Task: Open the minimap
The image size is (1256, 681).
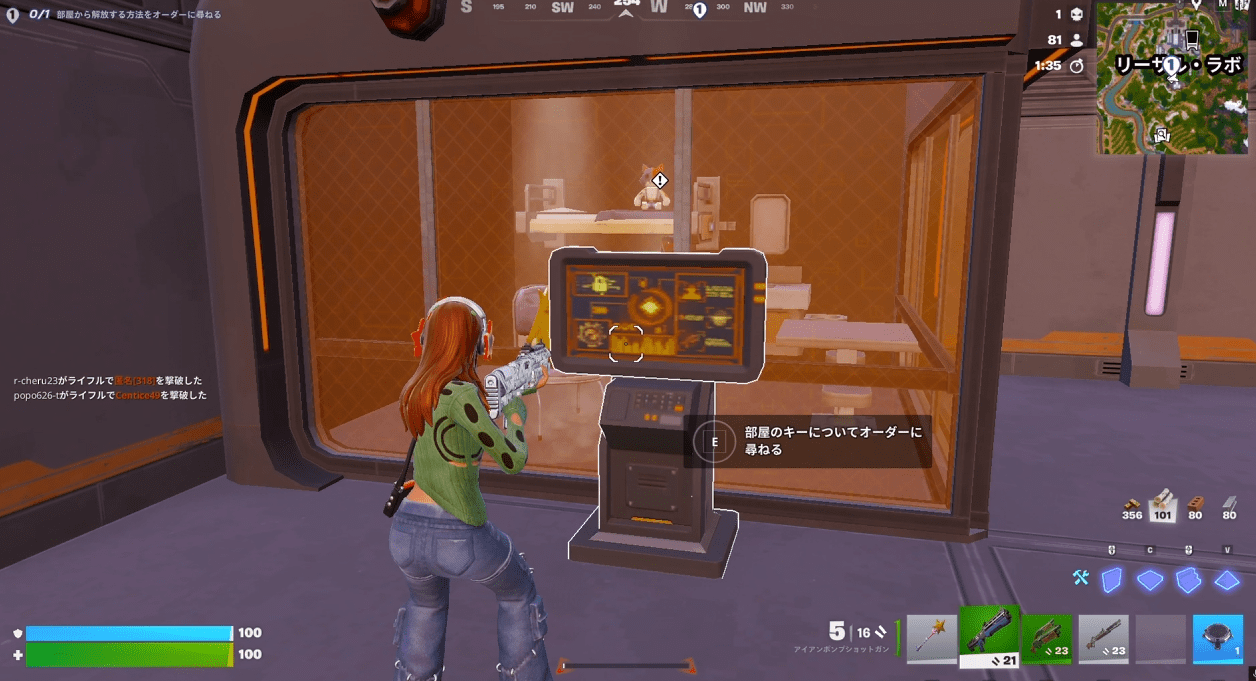Action: point(1171,78)
